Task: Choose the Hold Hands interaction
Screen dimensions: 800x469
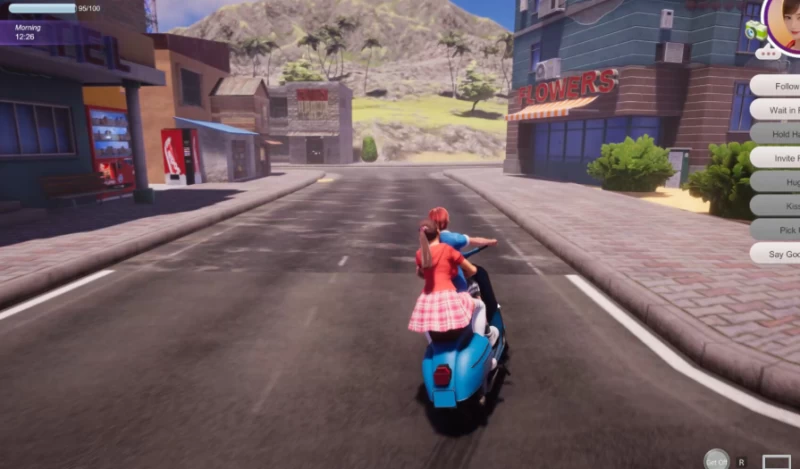Action: 777,134
